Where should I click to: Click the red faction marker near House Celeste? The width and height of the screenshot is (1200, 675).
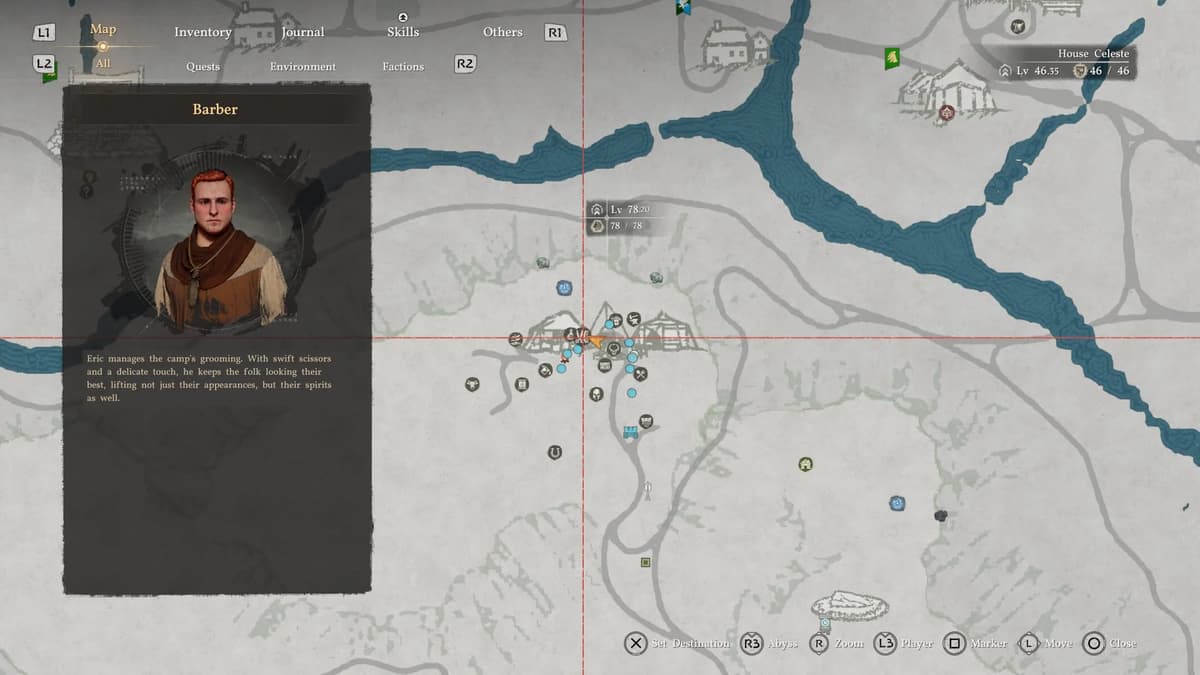946,113
